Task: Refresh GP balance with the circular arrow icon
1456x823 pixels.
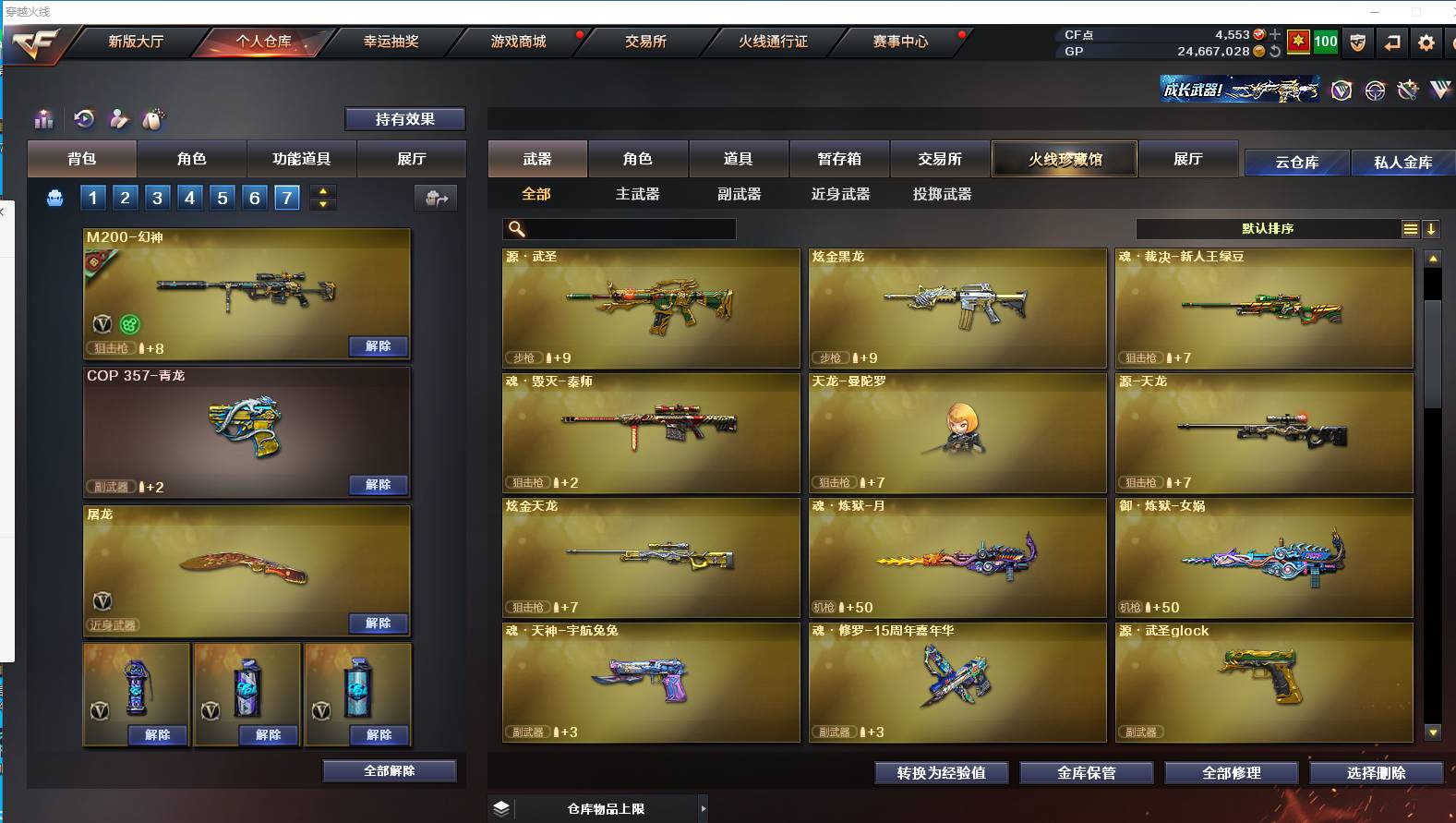Action: pos(1274,51)
